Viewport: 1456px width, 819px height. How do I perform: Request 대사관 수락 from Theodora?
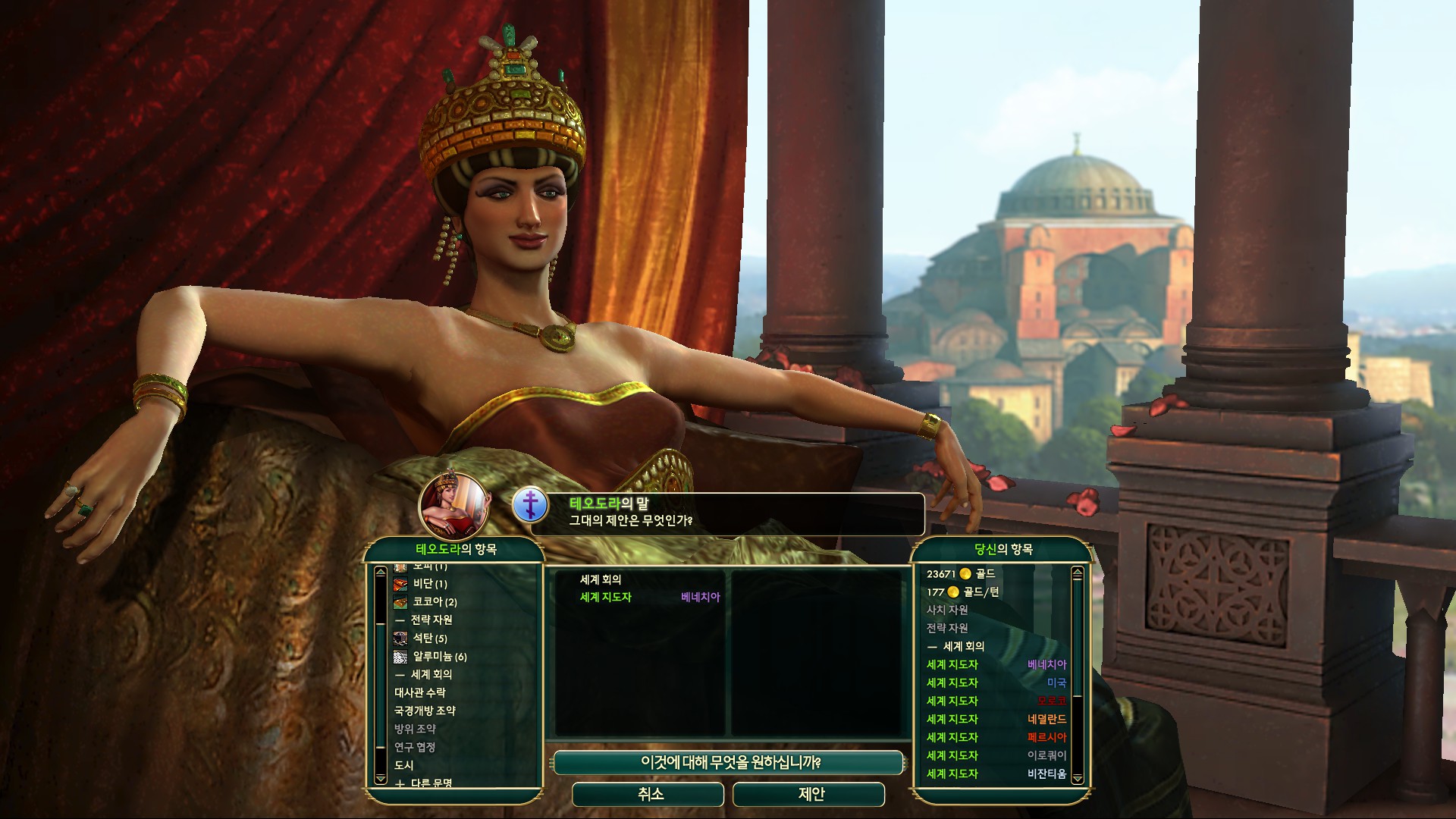point(420,692)
